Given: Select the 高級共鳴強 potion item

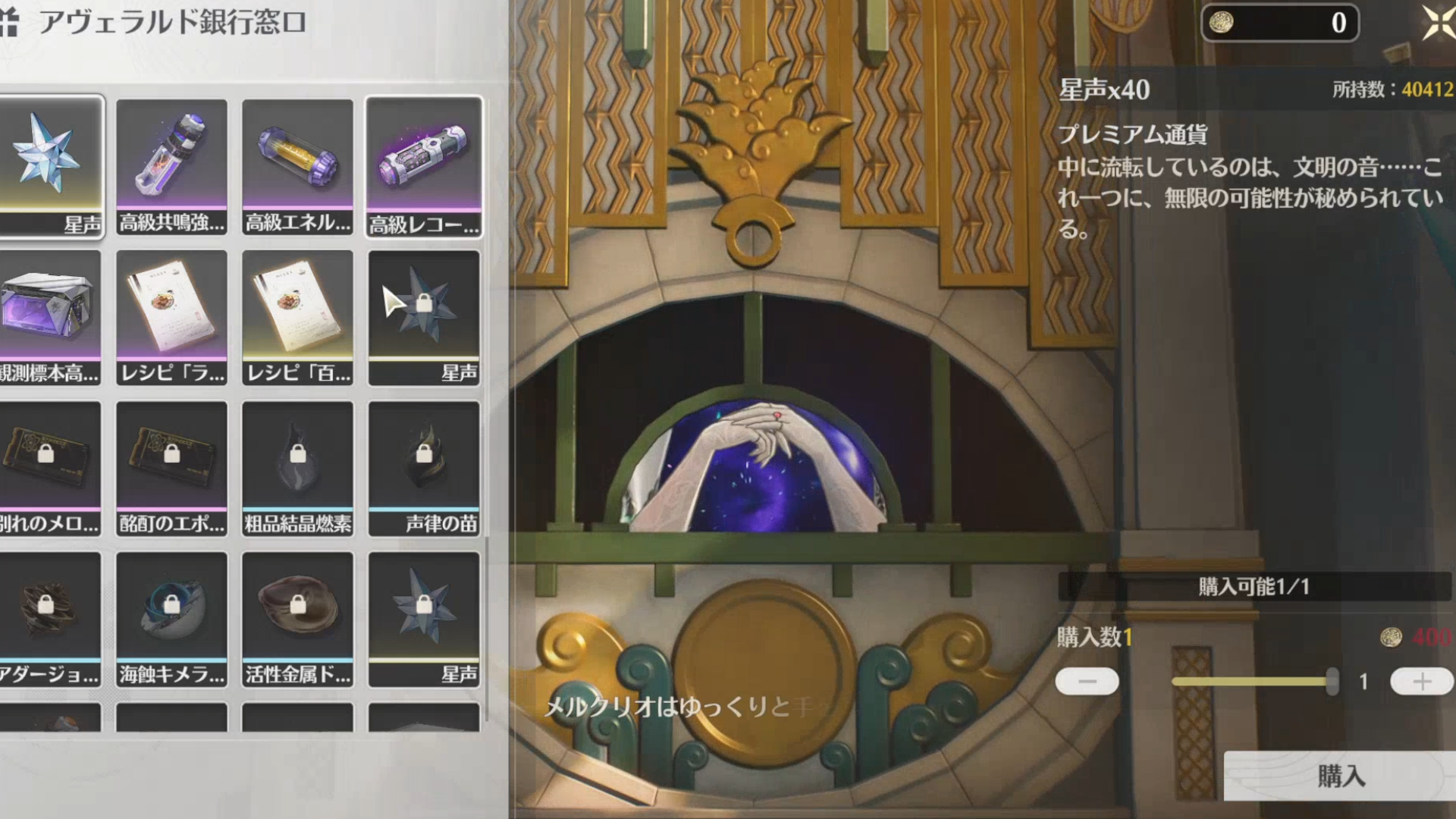Looking at the screenshot, I should click(171, 166).
